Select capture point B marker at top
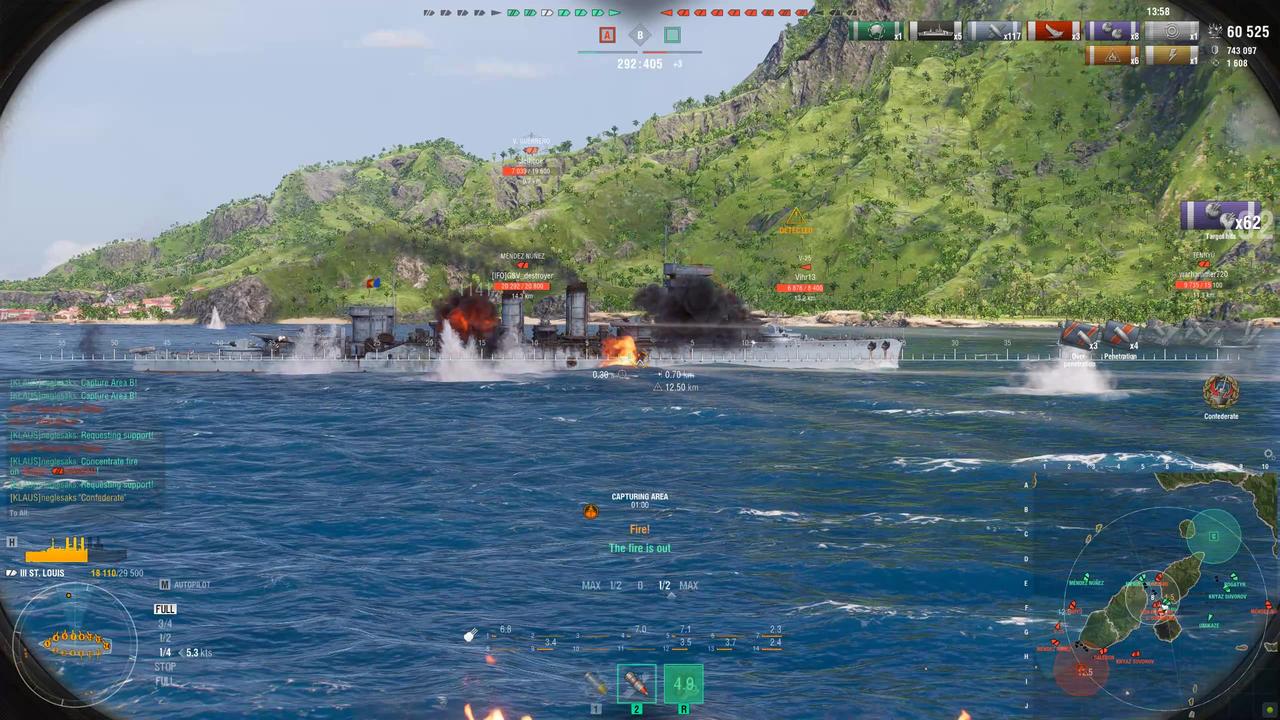The width and height of the screenshot is (1280, 720). pyautogui.click(x=639, y=35)
